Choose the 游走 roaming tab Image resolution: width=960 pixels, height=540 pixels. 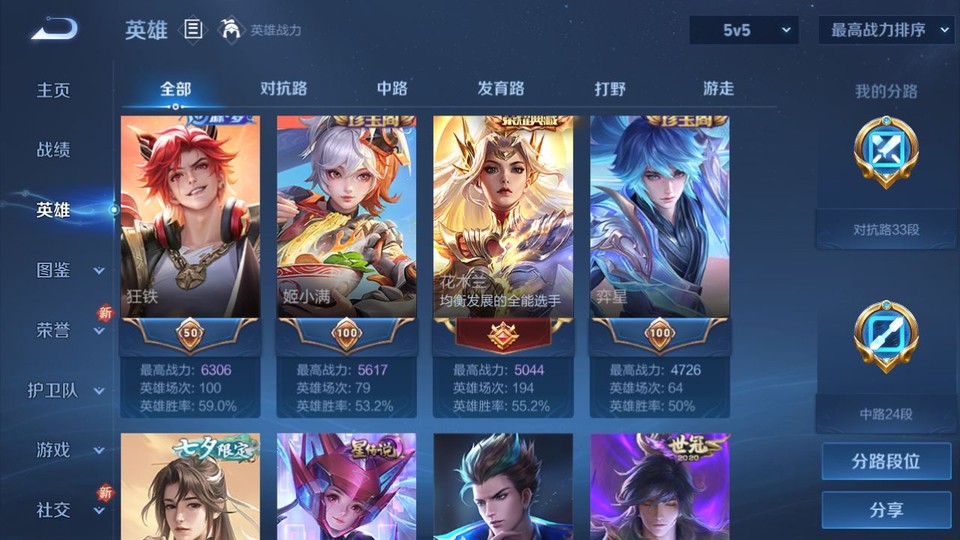pyautogui.click(x=718, y=88)
